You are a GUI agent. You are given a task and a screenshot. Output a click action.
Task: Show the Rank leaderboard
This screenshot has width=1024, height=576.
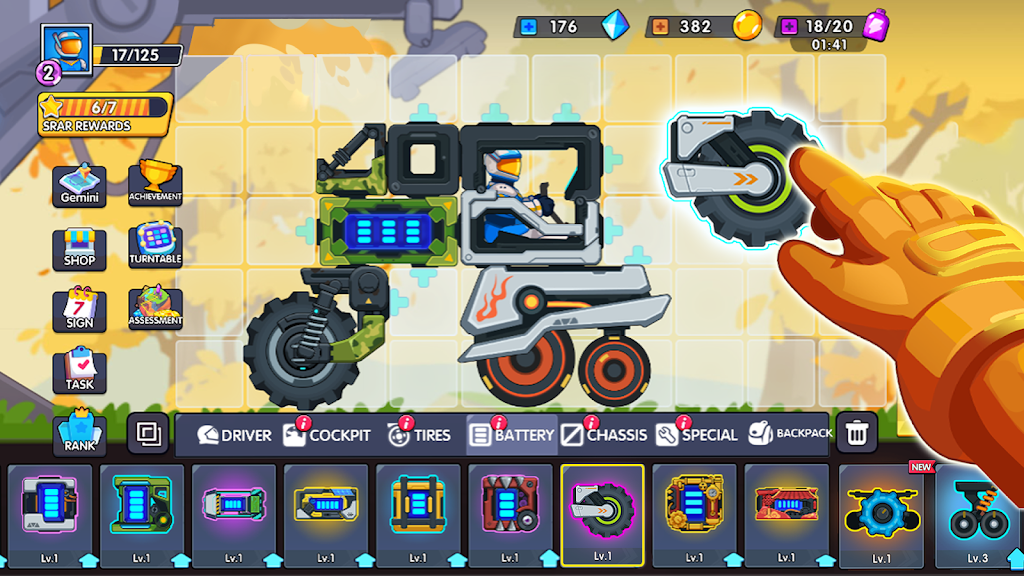click(x=80, y=432)
